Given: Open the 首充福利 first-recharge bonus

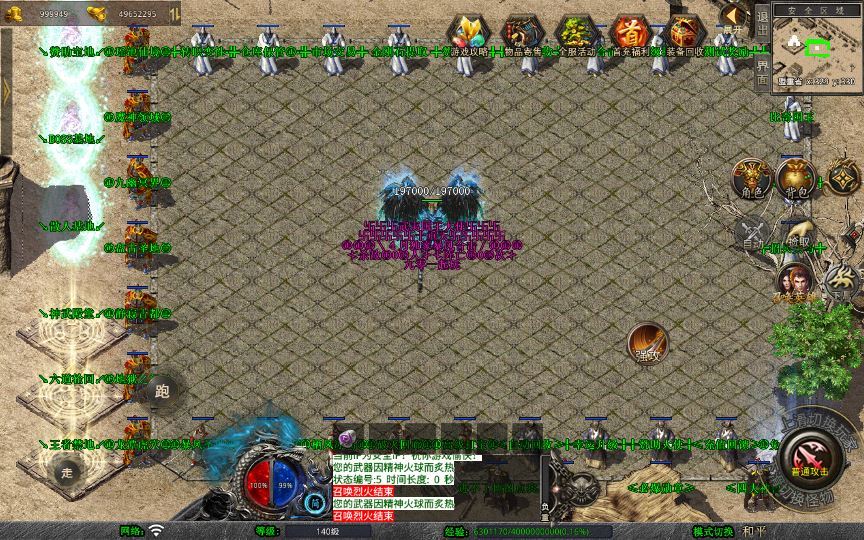Looking at the screenshot, I should pos(630,34).
